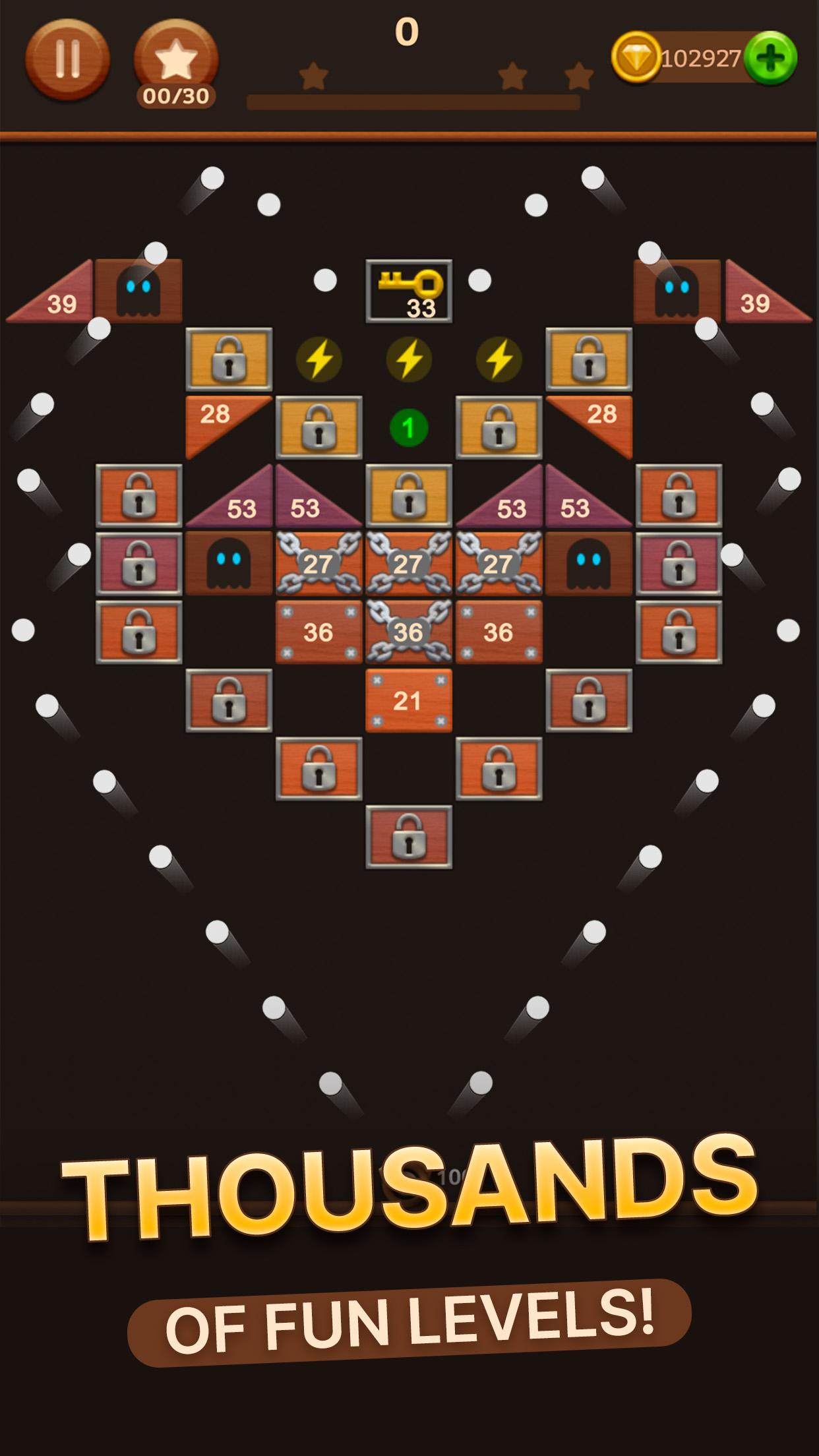Add more gems with the green plus
The width and height of the screenshot is (819, 1456).
click(x=770, y=58)
